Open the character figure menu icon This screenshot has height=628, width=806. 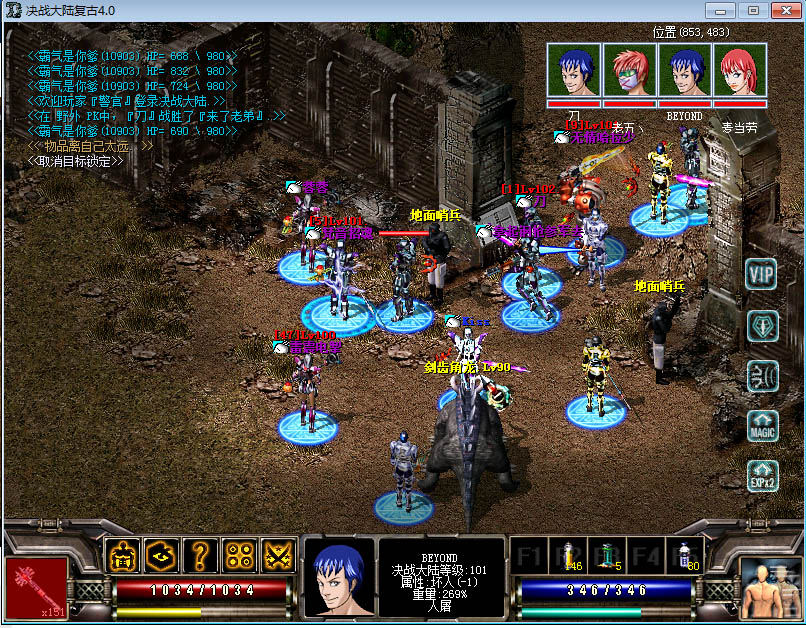122,556
